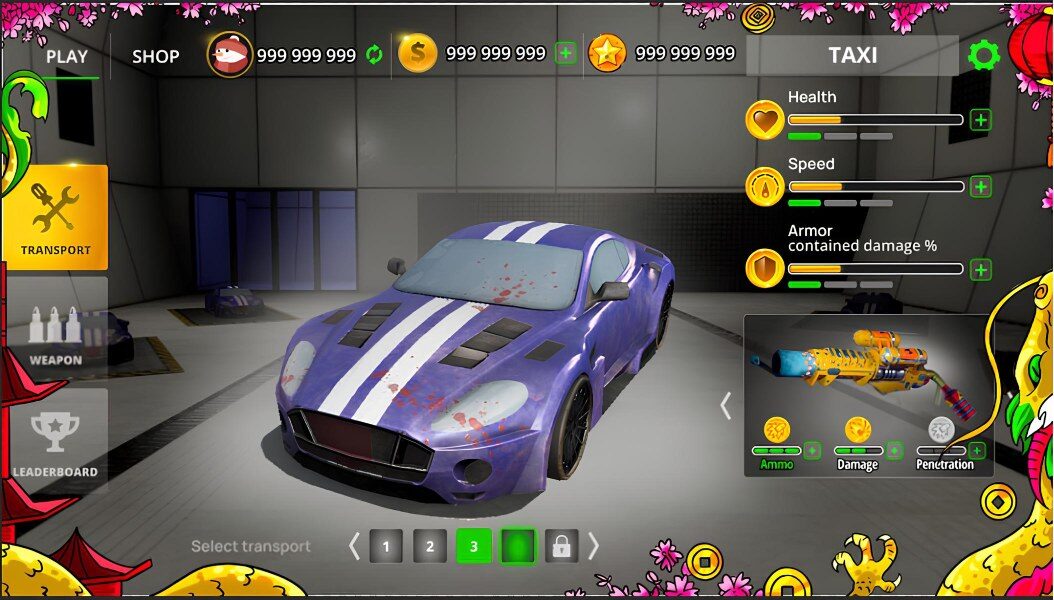Open settings with the green gear

tap(984, 55)
